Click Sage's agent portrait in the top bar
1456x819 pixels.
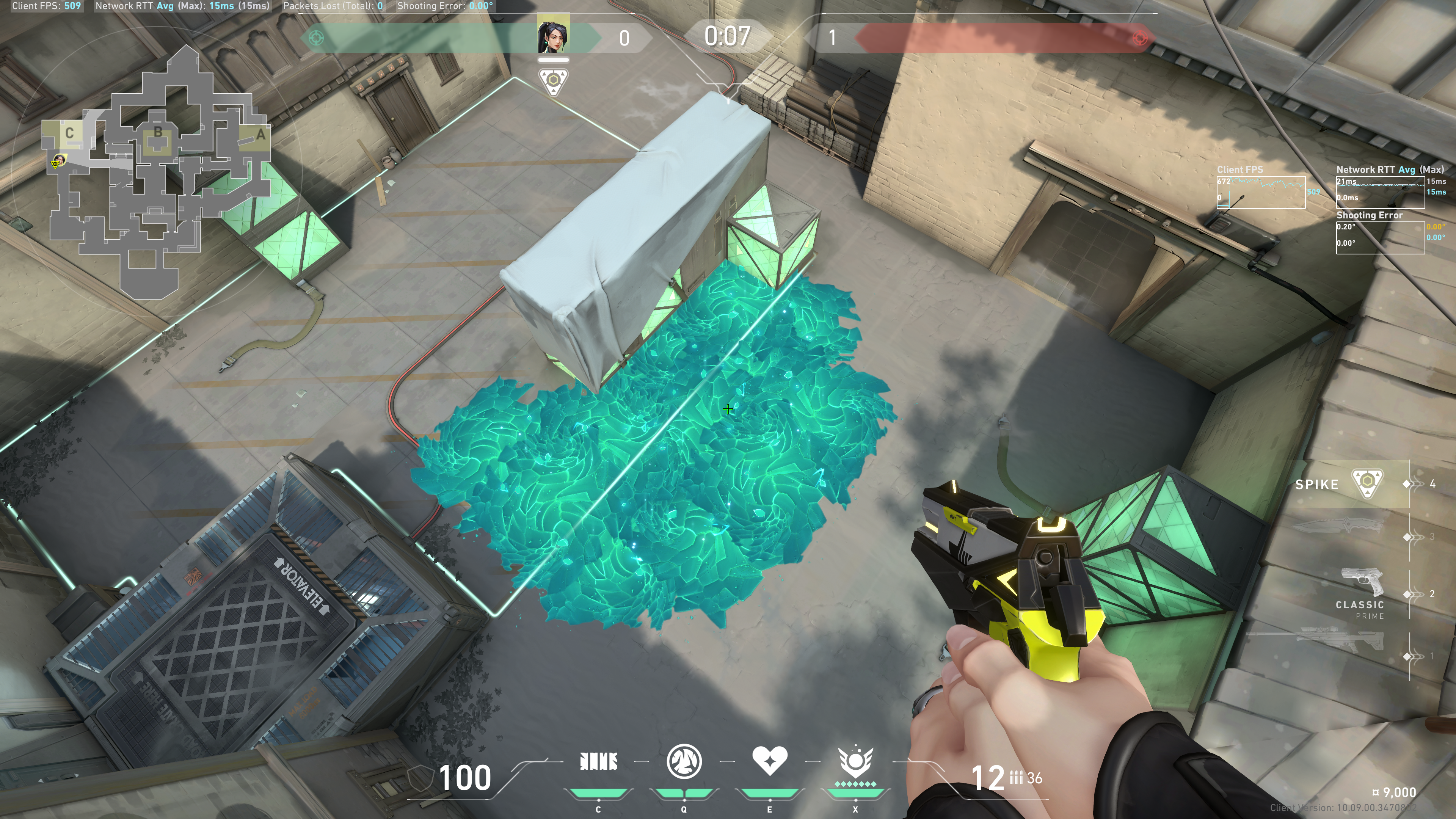pos(553,35)
